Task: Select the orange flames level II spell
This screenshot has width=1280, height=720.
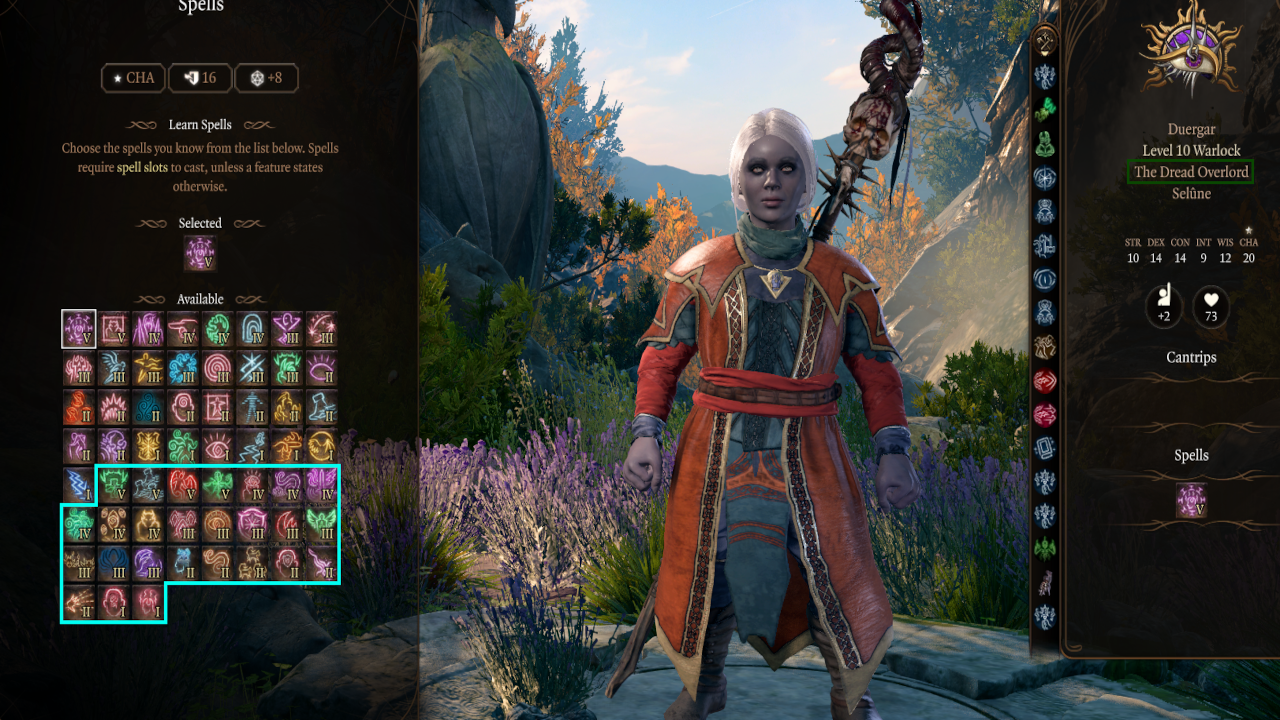Action: [79, 407]
